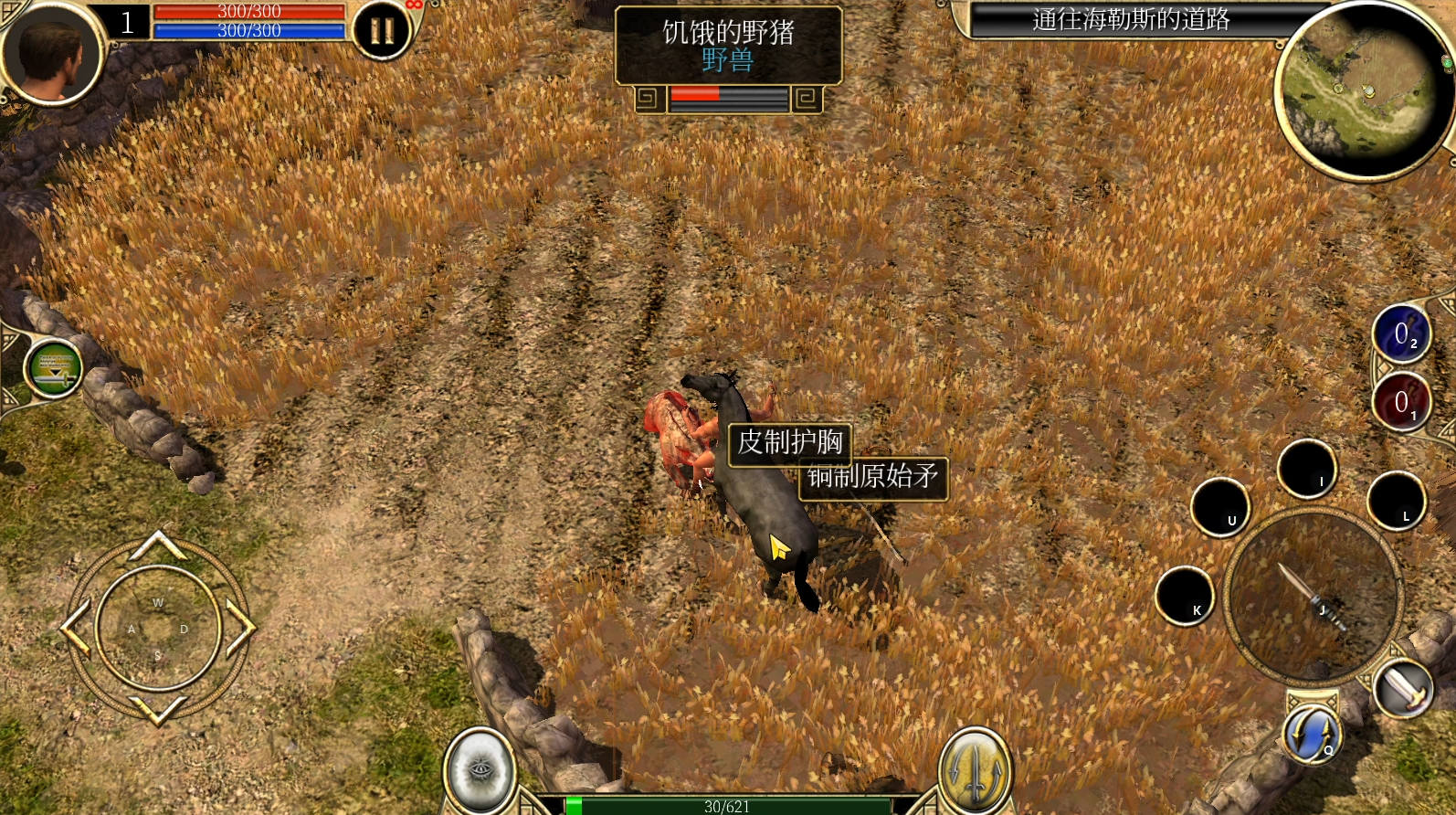The width and height of the screenshot is (1456, 815).
Task: Tap the blue swap arrows icon
Action: (1312, 734)
